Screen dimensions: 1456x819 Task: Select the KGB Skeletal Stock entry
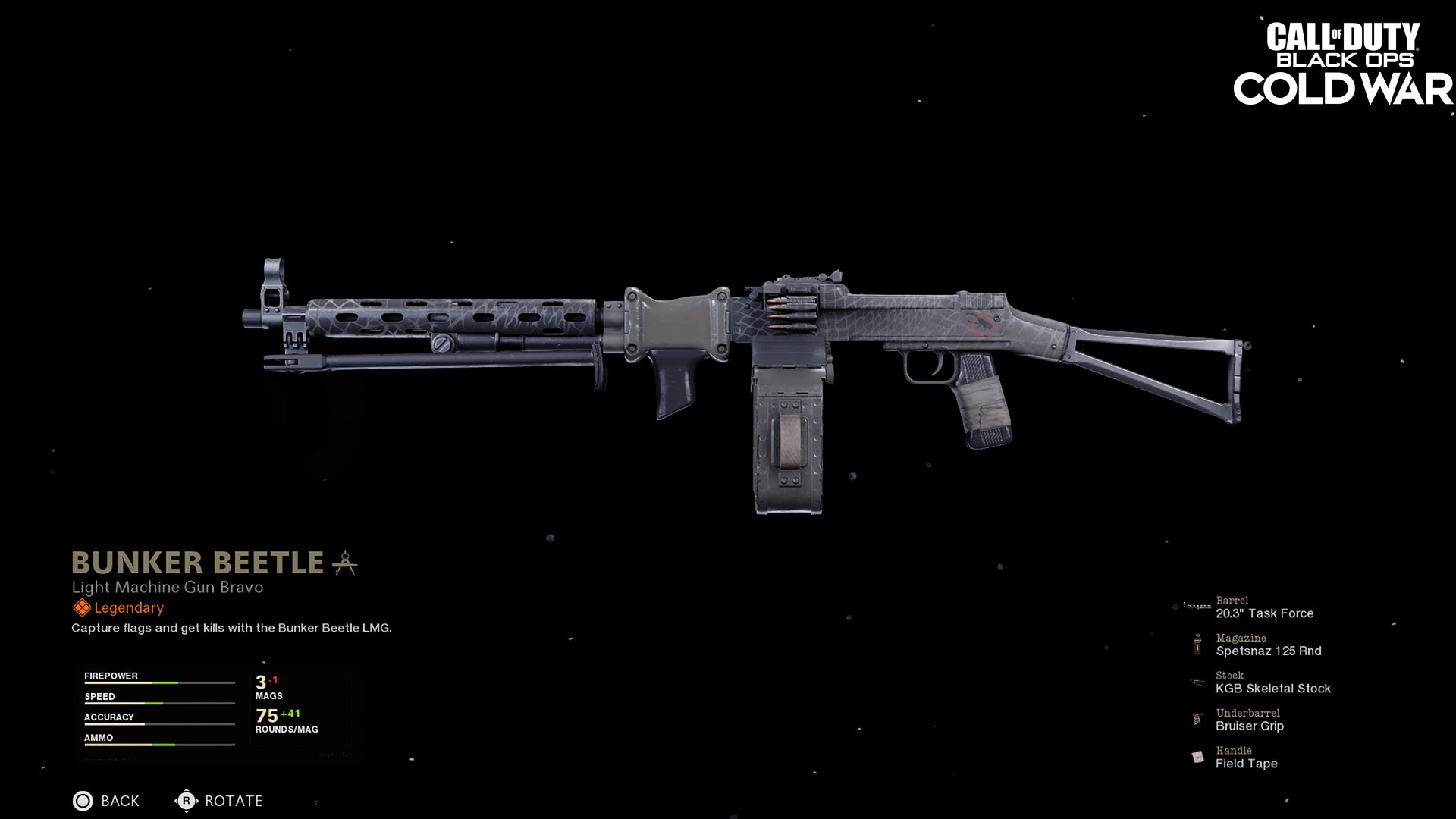(1275, 689)
